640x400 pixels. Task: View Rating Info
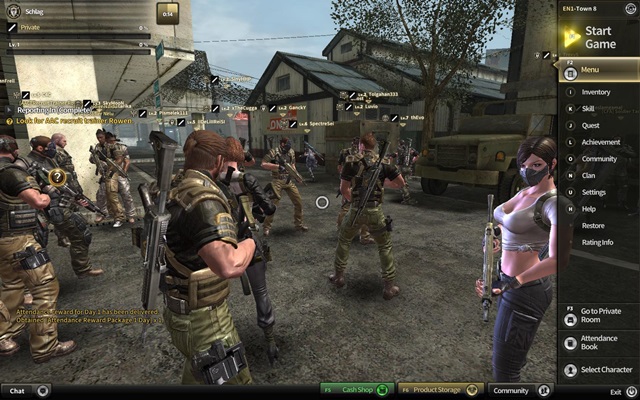coord(596,241)
